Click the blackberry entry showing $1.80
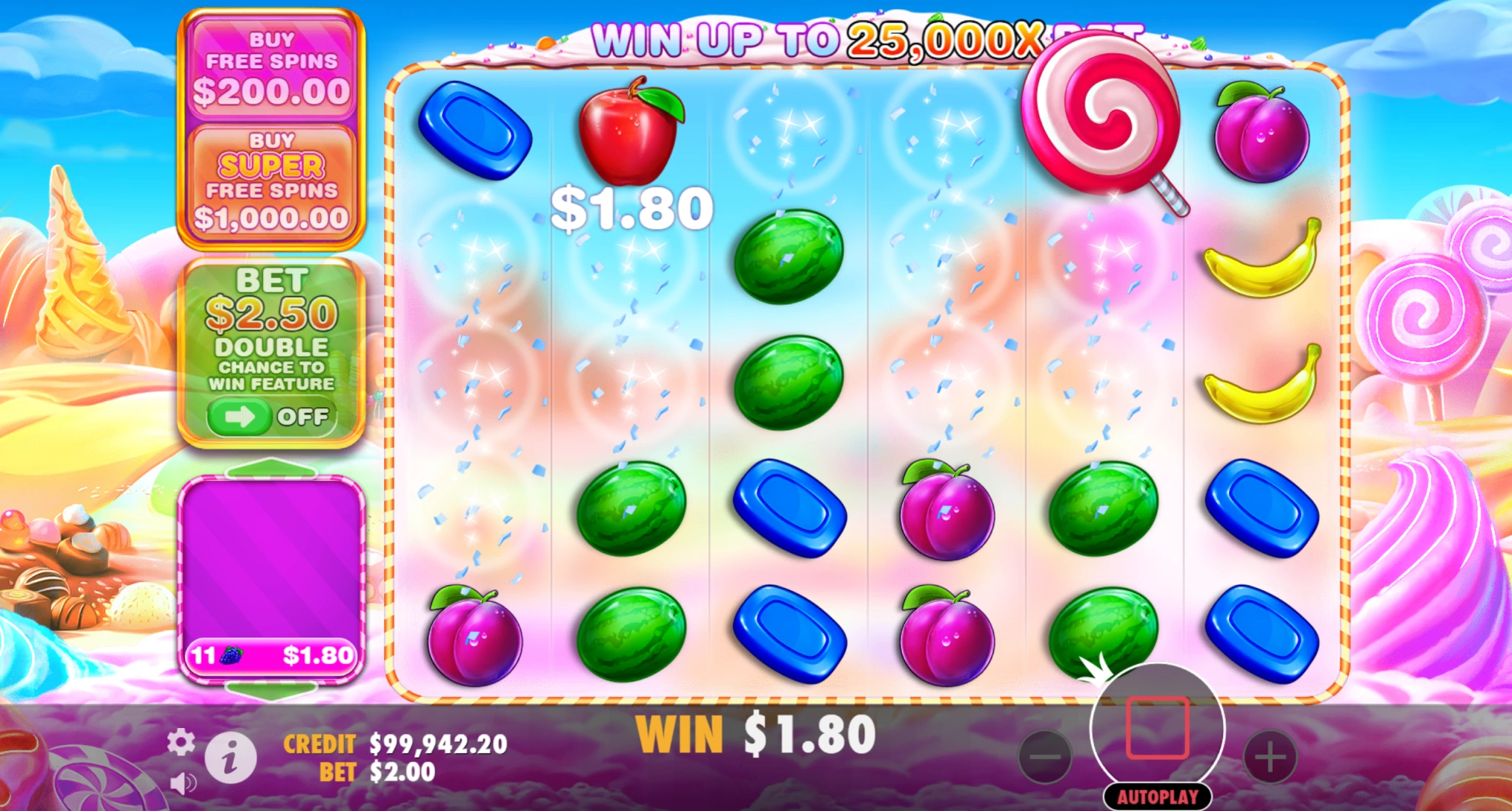1512x811 pixels. pos(273,655)
